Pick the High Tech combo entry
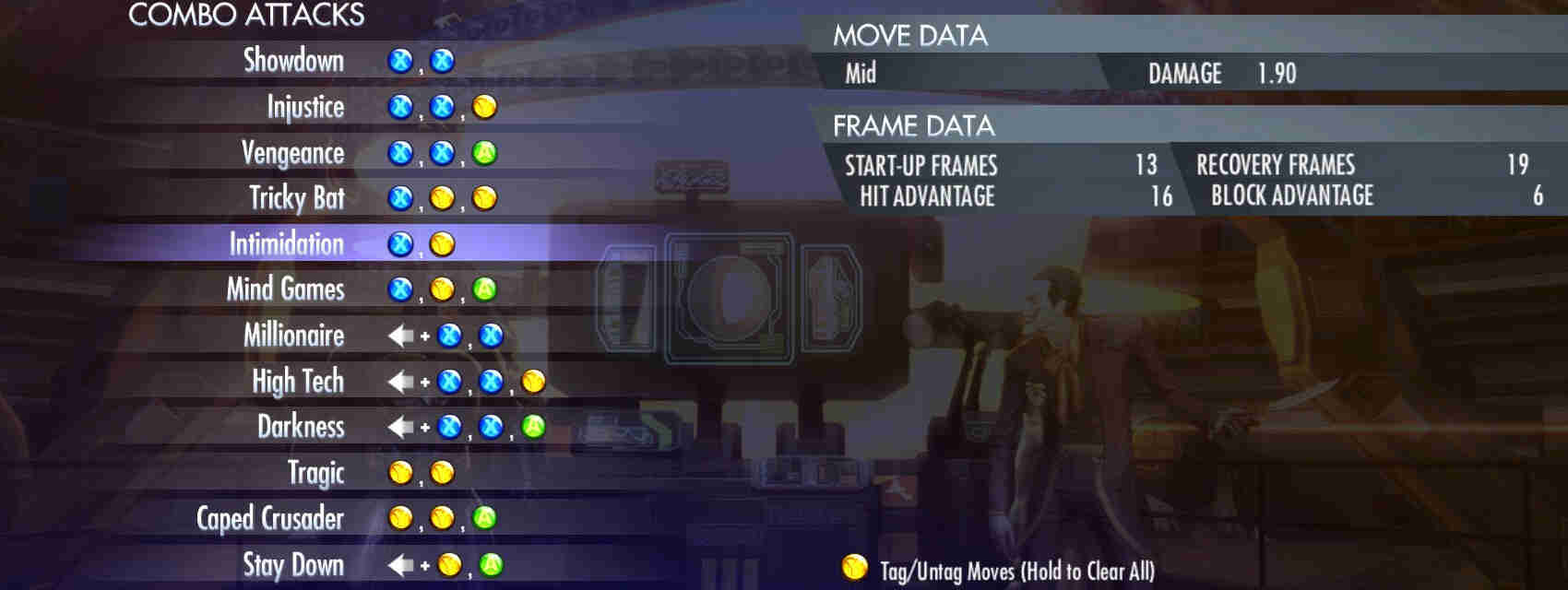1568x590 pixels. (x=297, y=381)
